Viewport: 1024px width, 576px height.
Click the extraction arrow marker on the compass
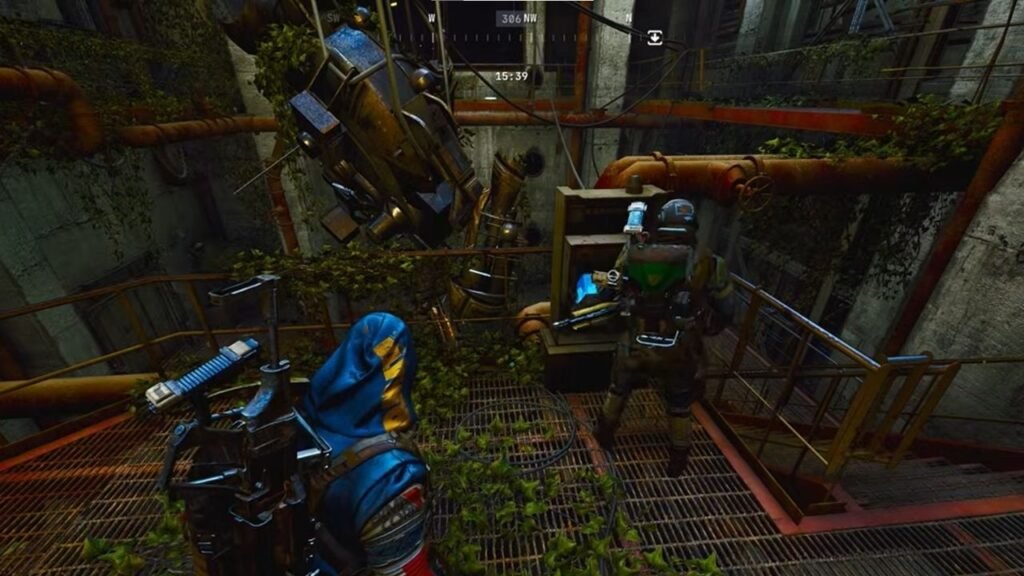[654, 37]
